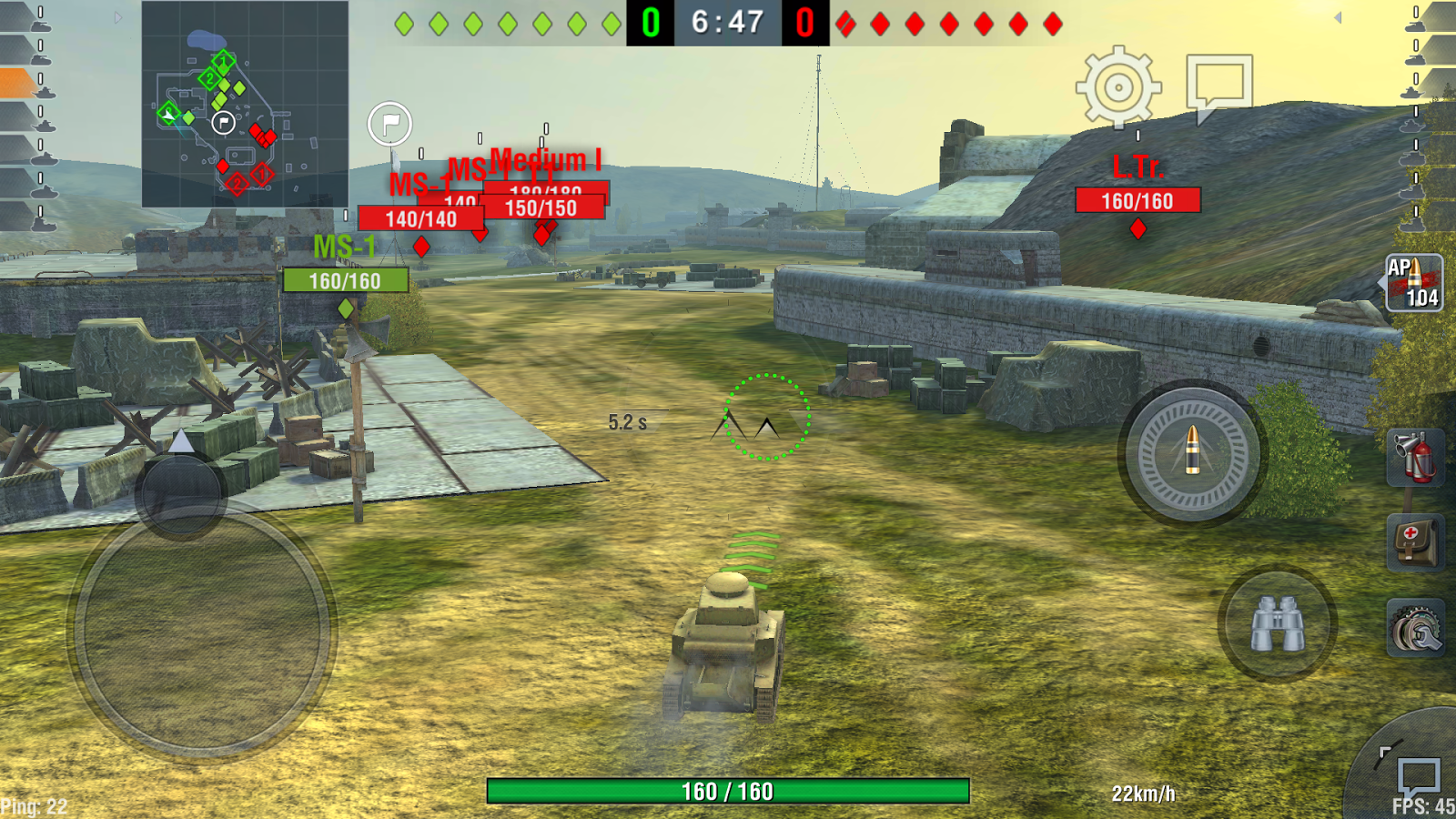Use the first aid kit consumable

click(x=1415, y=542)
